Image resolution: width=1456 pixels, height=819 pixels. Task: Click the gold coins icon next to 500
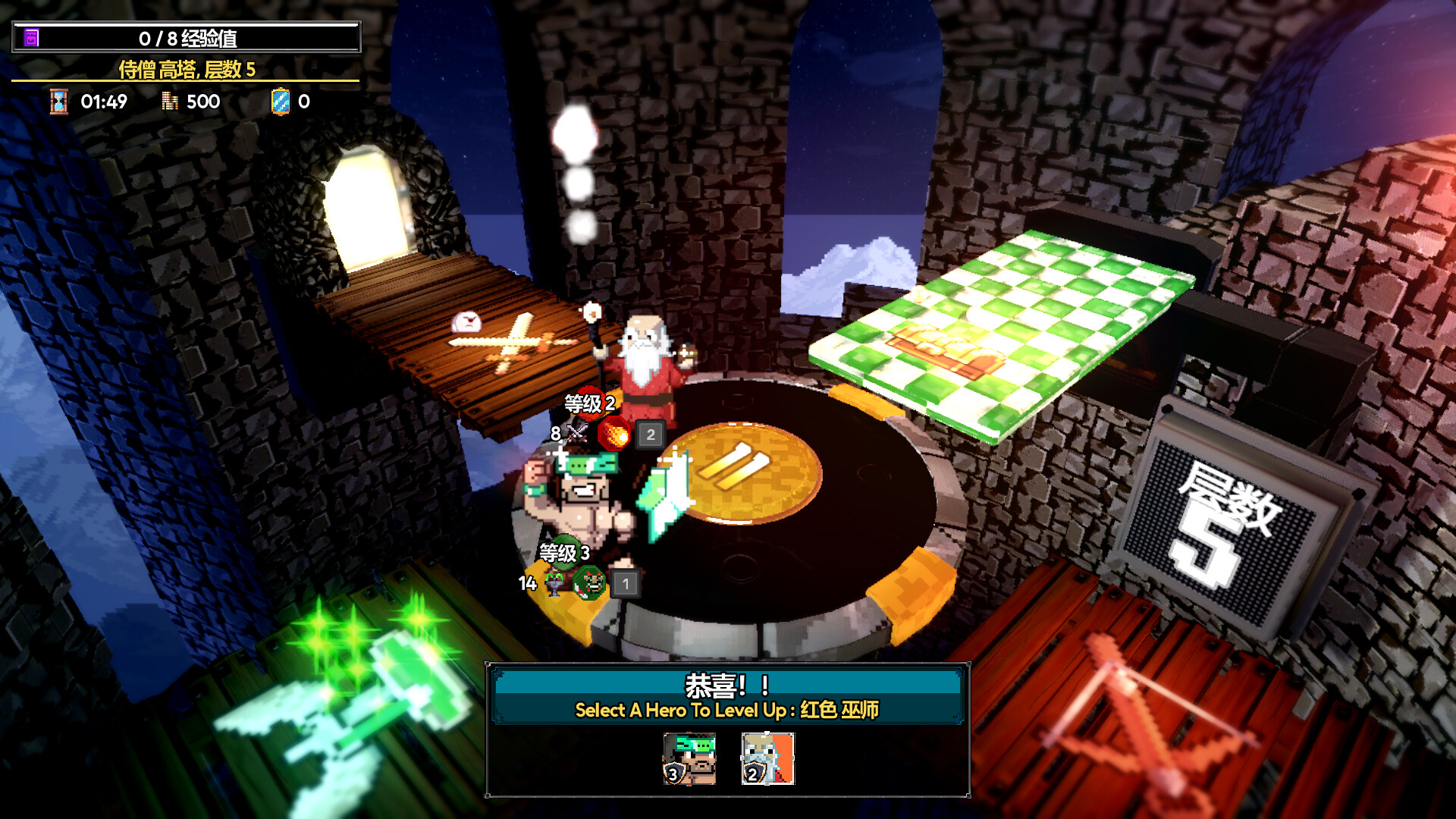pyautogui.click(x=170, y=101)
